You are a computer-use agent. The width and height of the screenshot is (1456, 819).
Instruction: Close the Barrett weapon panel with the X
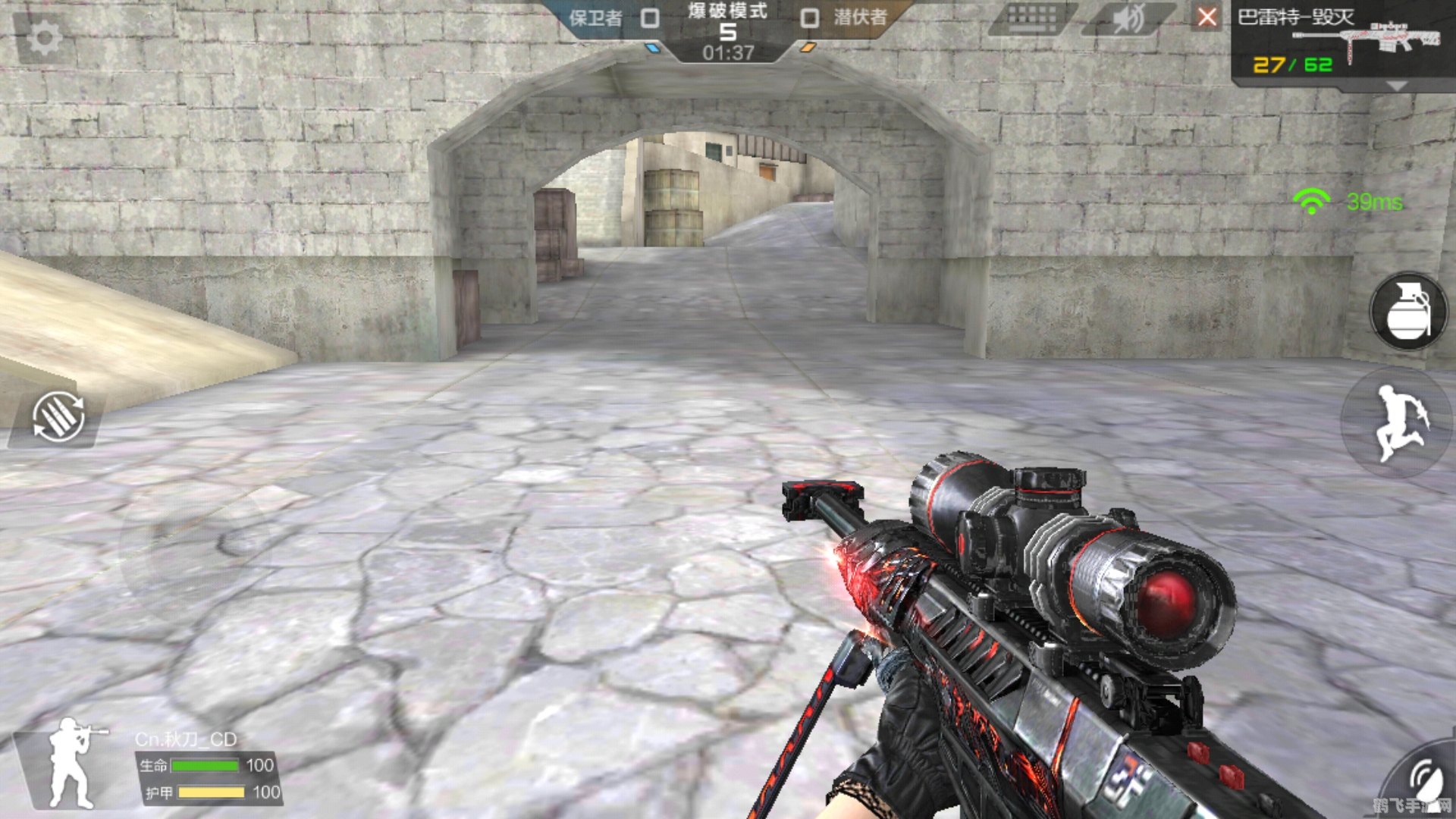[x=1207, y=17]
